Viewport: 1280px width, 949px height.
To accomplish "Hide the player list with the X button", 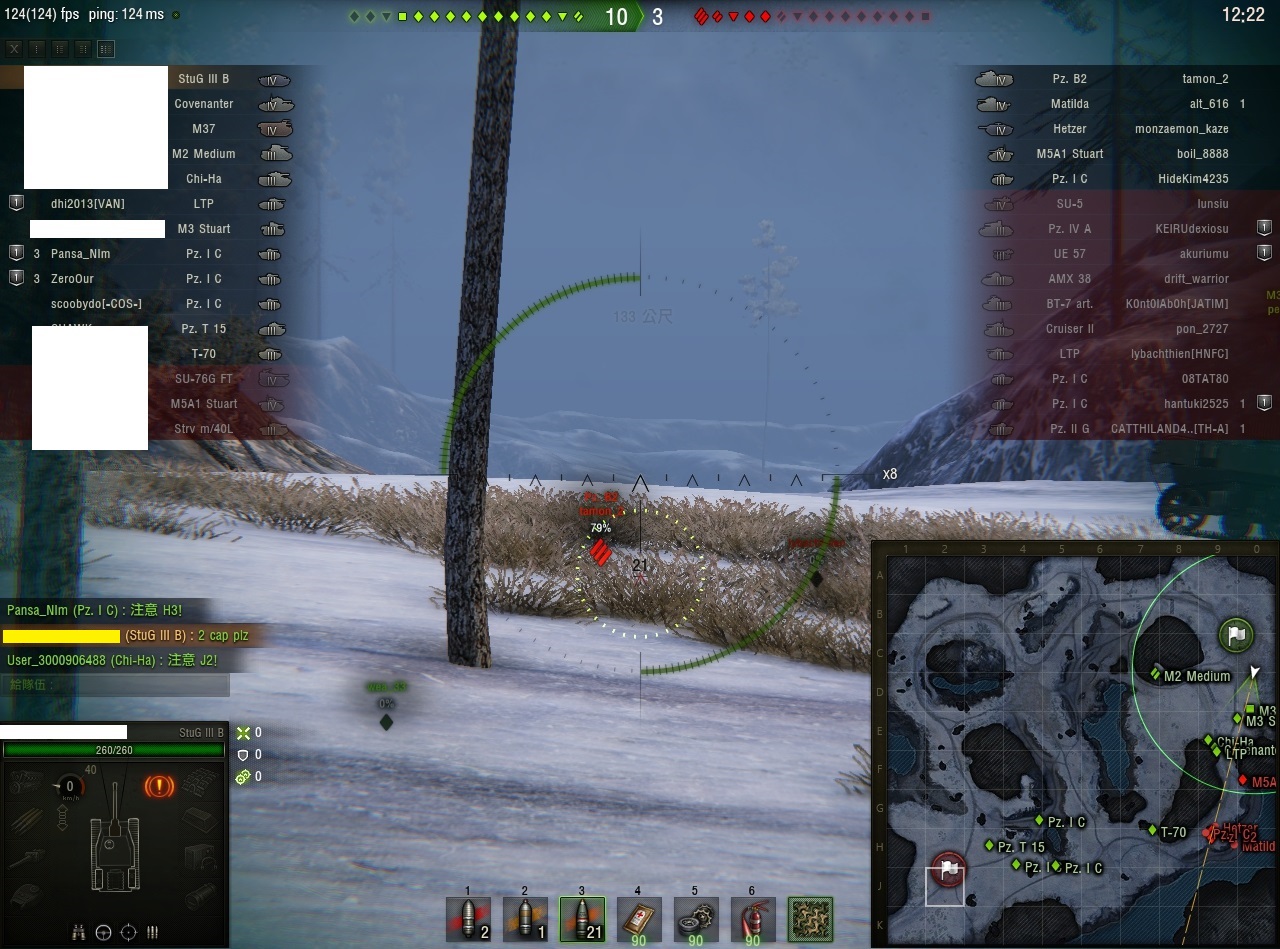I will [x=14, y=48].
